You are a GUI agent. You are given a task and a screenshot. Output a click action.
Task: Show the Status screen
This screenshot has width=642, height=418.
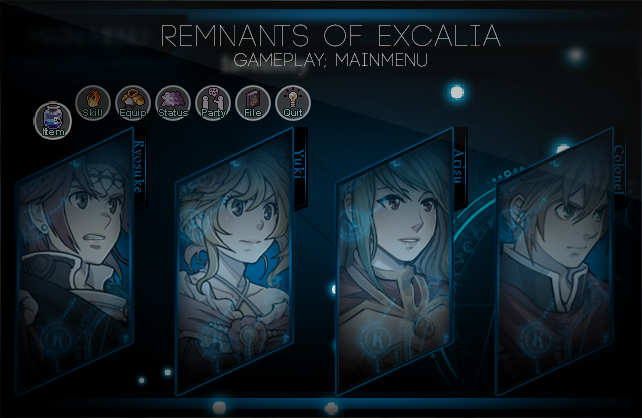173,102
